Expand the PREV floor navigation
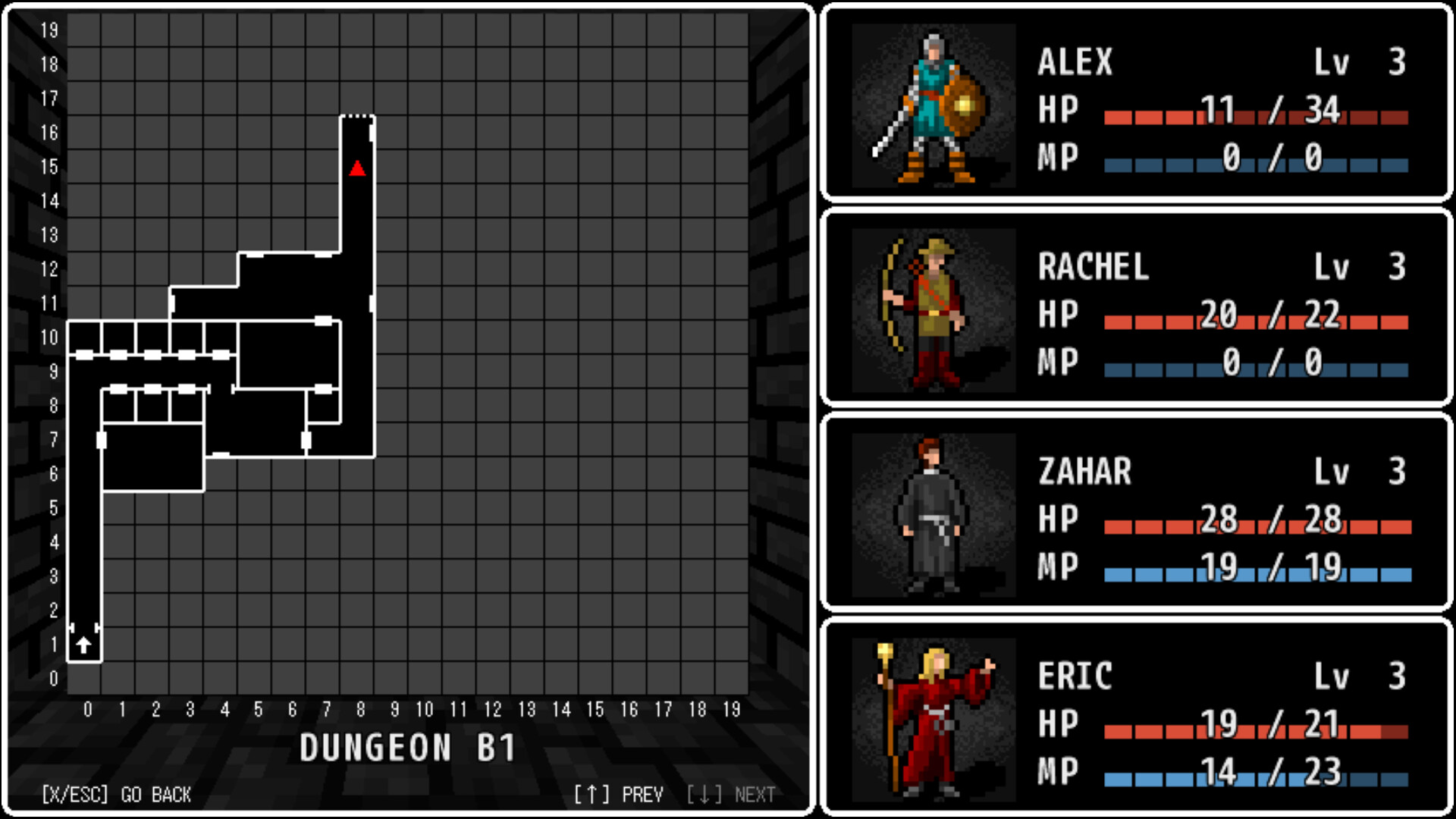Screen dimensions: 1456x819 pos(622,795)
